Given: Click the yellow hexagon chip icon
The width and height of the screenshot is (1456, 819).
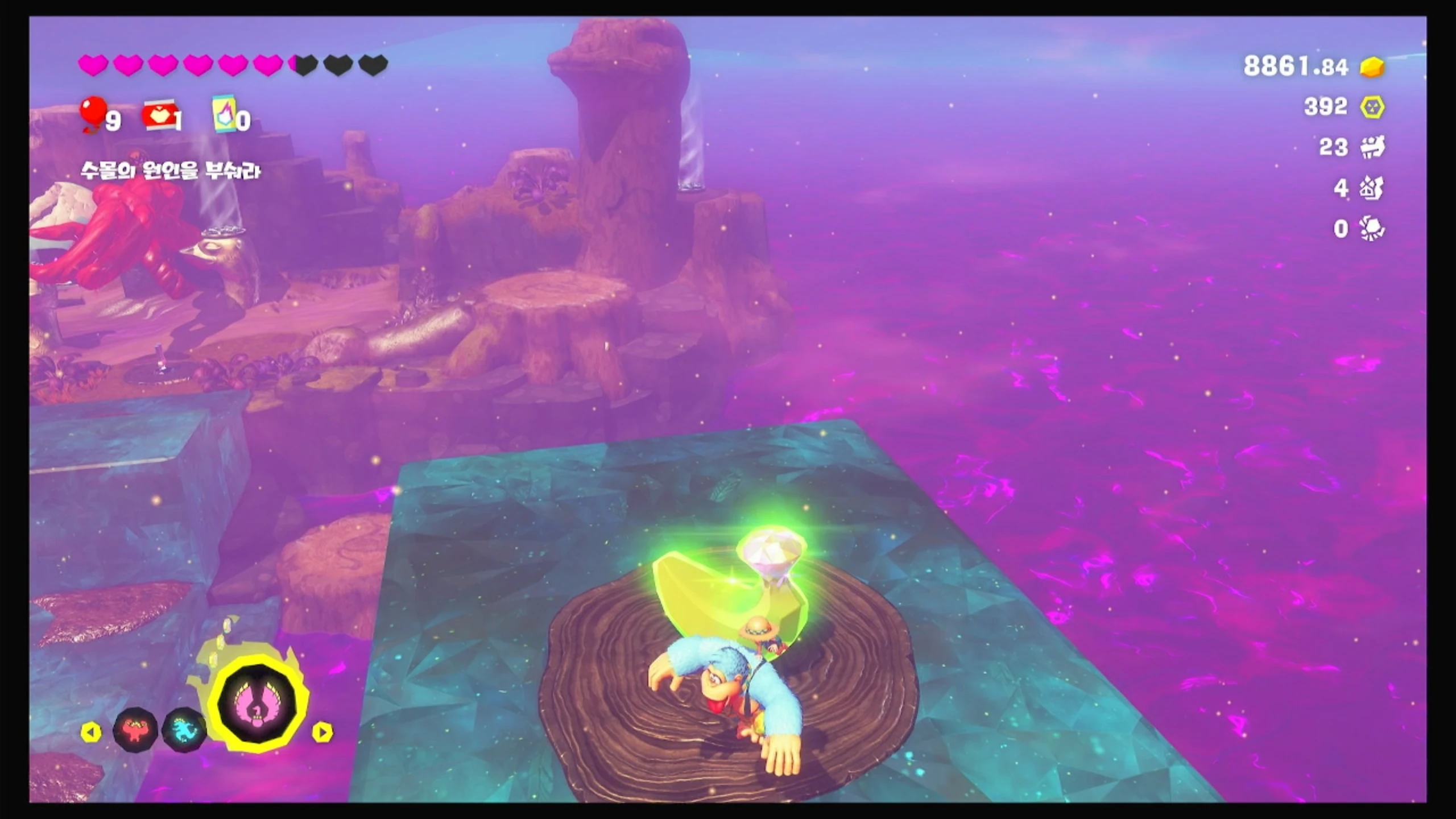Looking at the screenshot, I should pyautogui.click(x=1372, y=107).
